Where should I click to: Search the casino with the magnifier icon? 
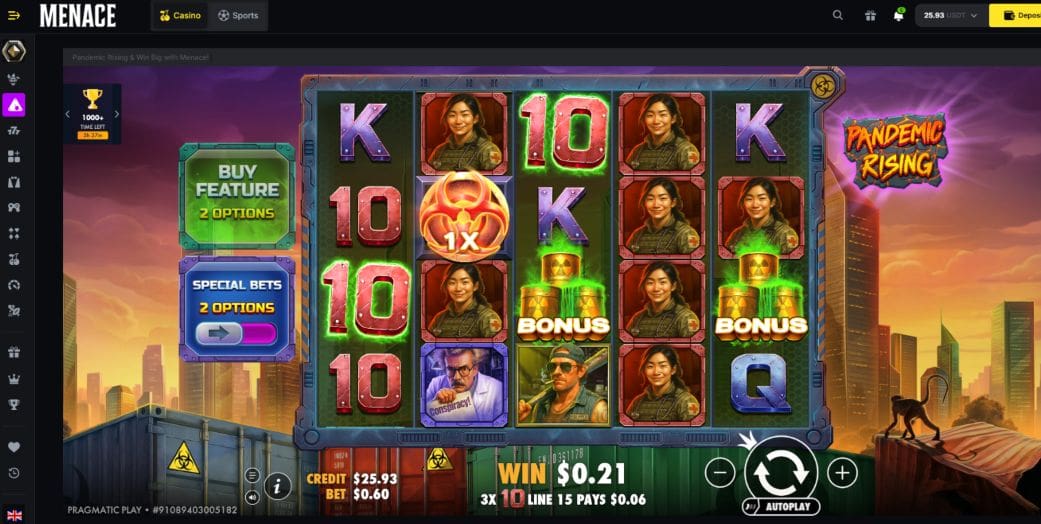pyautogui.click(x=838, y=15)
